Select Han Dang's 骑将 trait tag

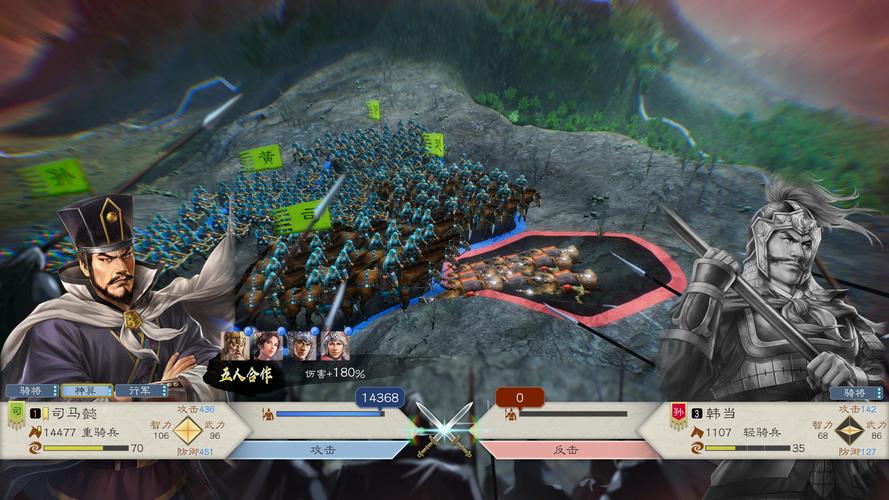pos(854,393)
